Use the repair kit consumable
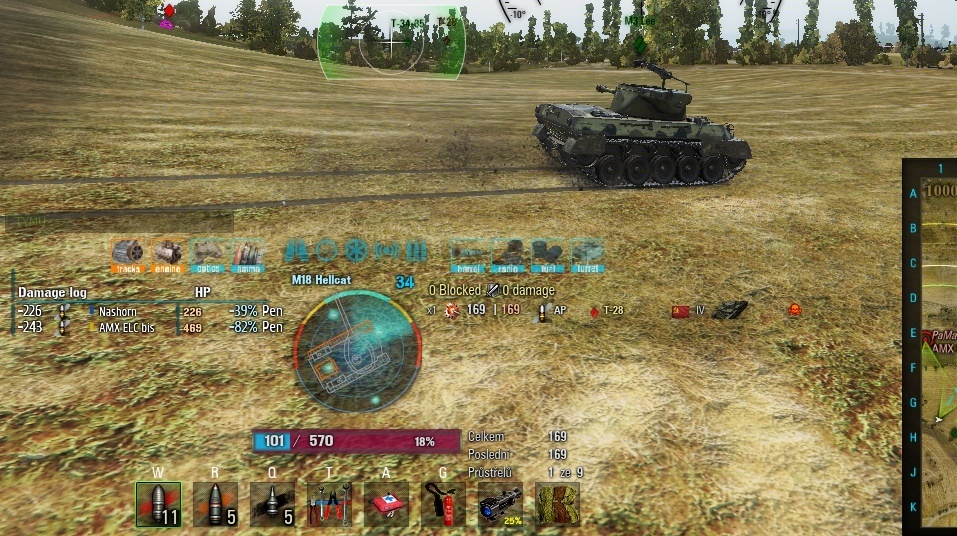Viewport: 957px width, 536px height. (329, 504)
